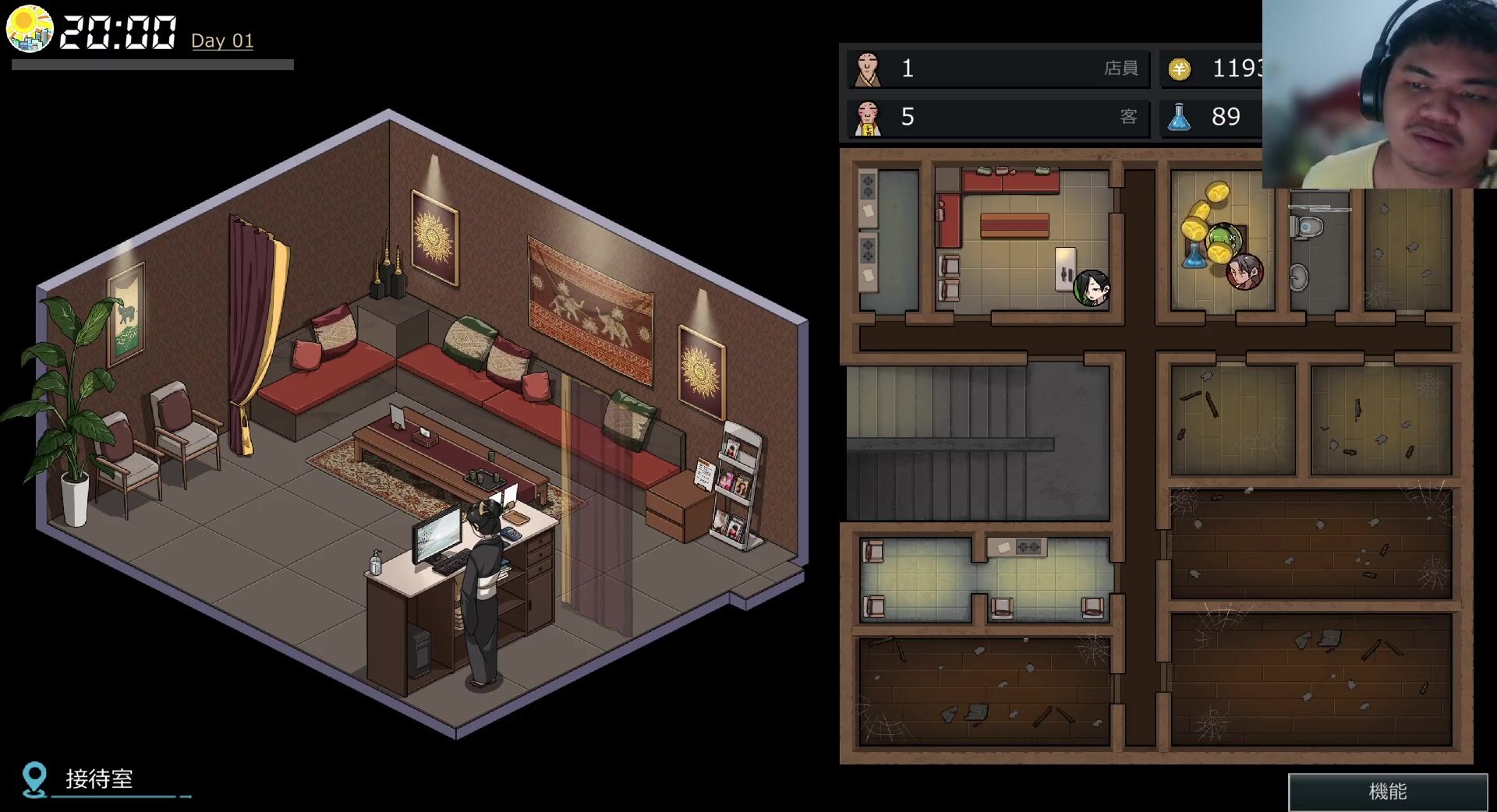Collect the gold coin pile on the map
This screenshot has height=812, width=1497.
coord(1205,218)
